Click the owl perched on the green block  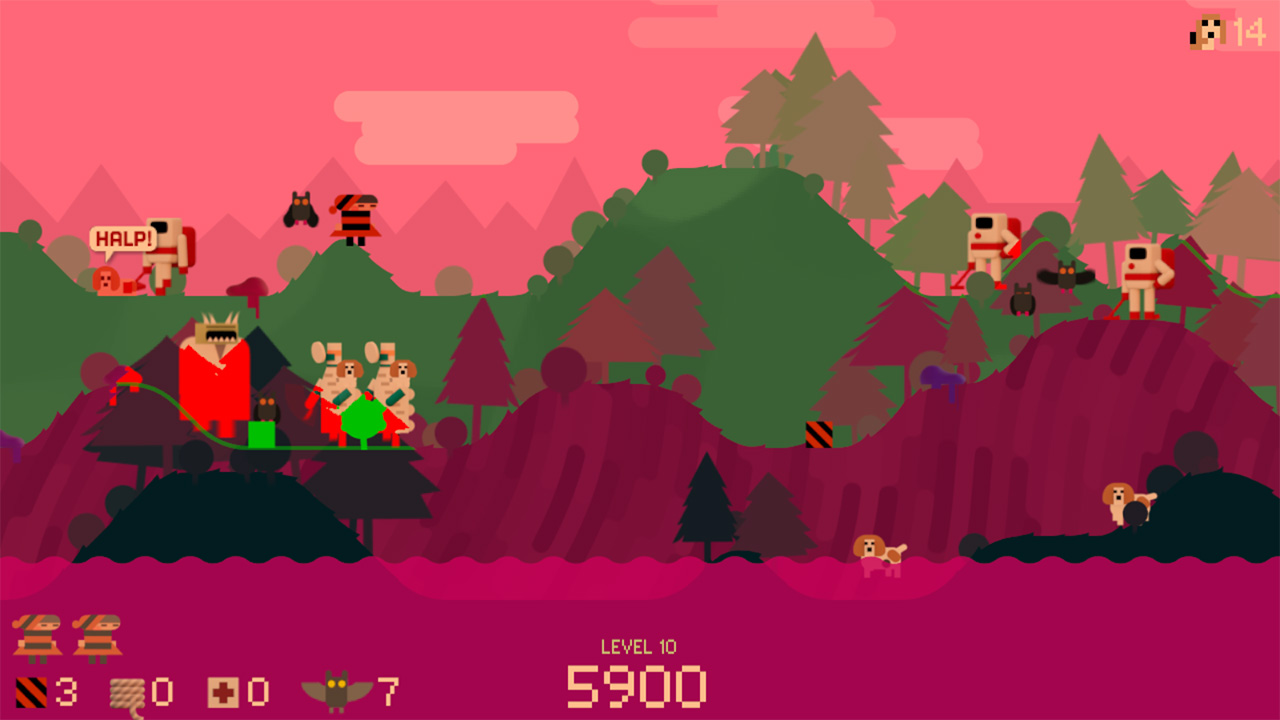(x=265, y=409)
